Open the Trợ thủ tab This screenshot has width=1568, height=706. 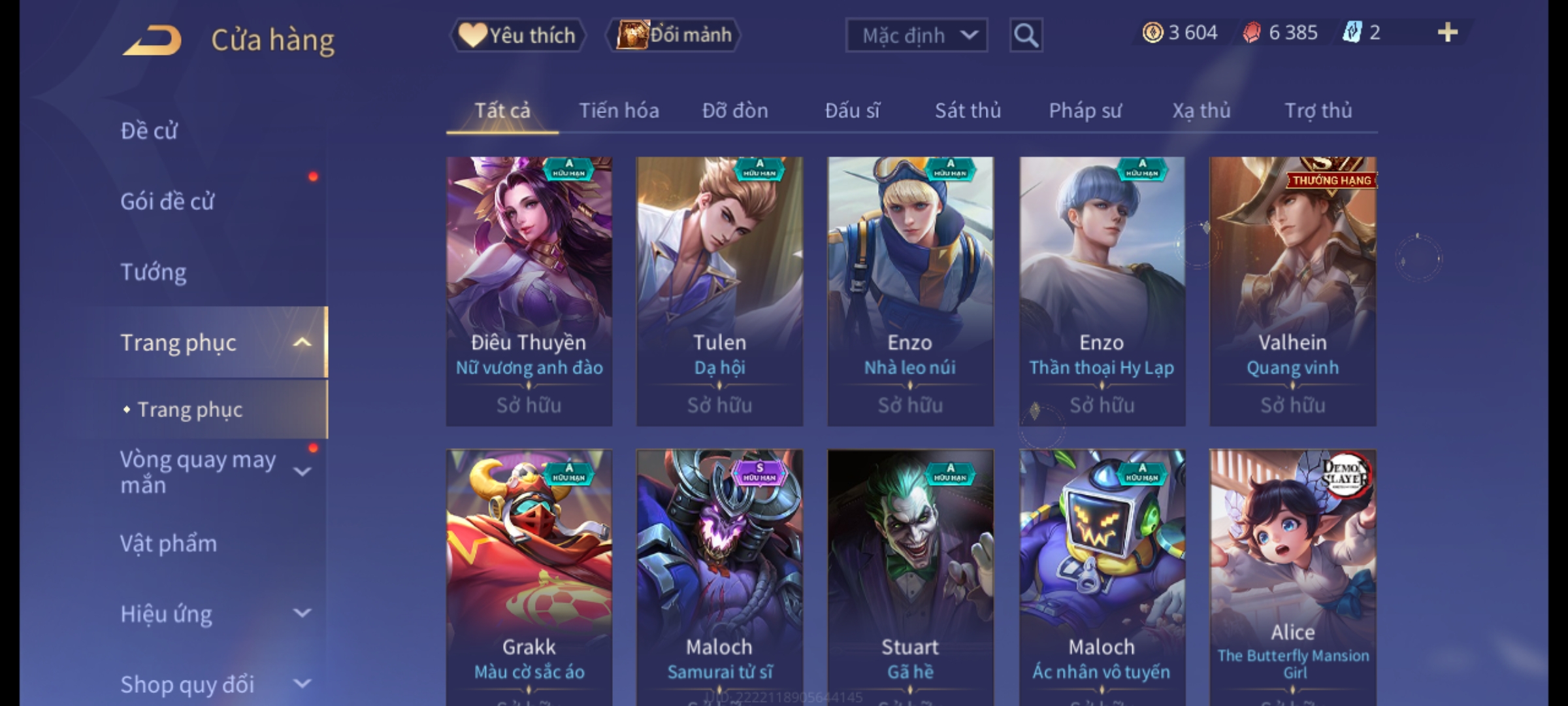coord(1318,110)
